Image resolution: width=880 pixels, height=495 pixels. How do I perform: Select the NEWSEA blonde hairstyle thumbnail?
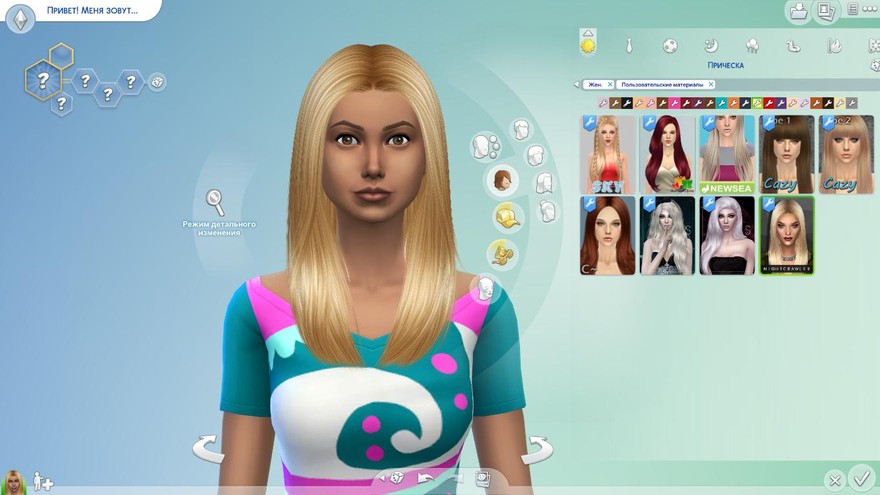point(727,154)
